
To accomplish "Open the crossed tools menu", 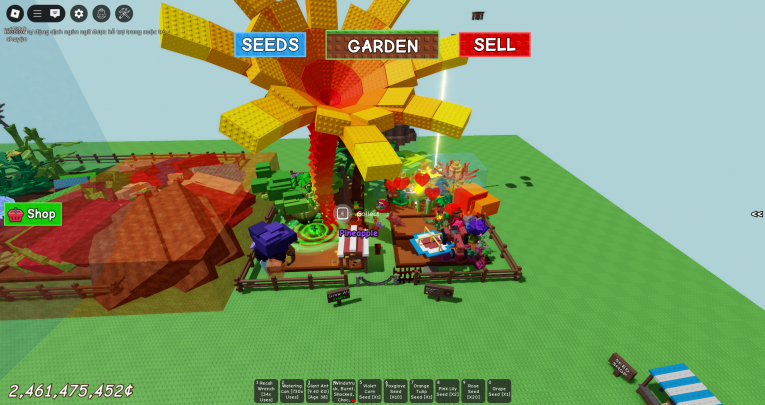I will click(124, 14).
